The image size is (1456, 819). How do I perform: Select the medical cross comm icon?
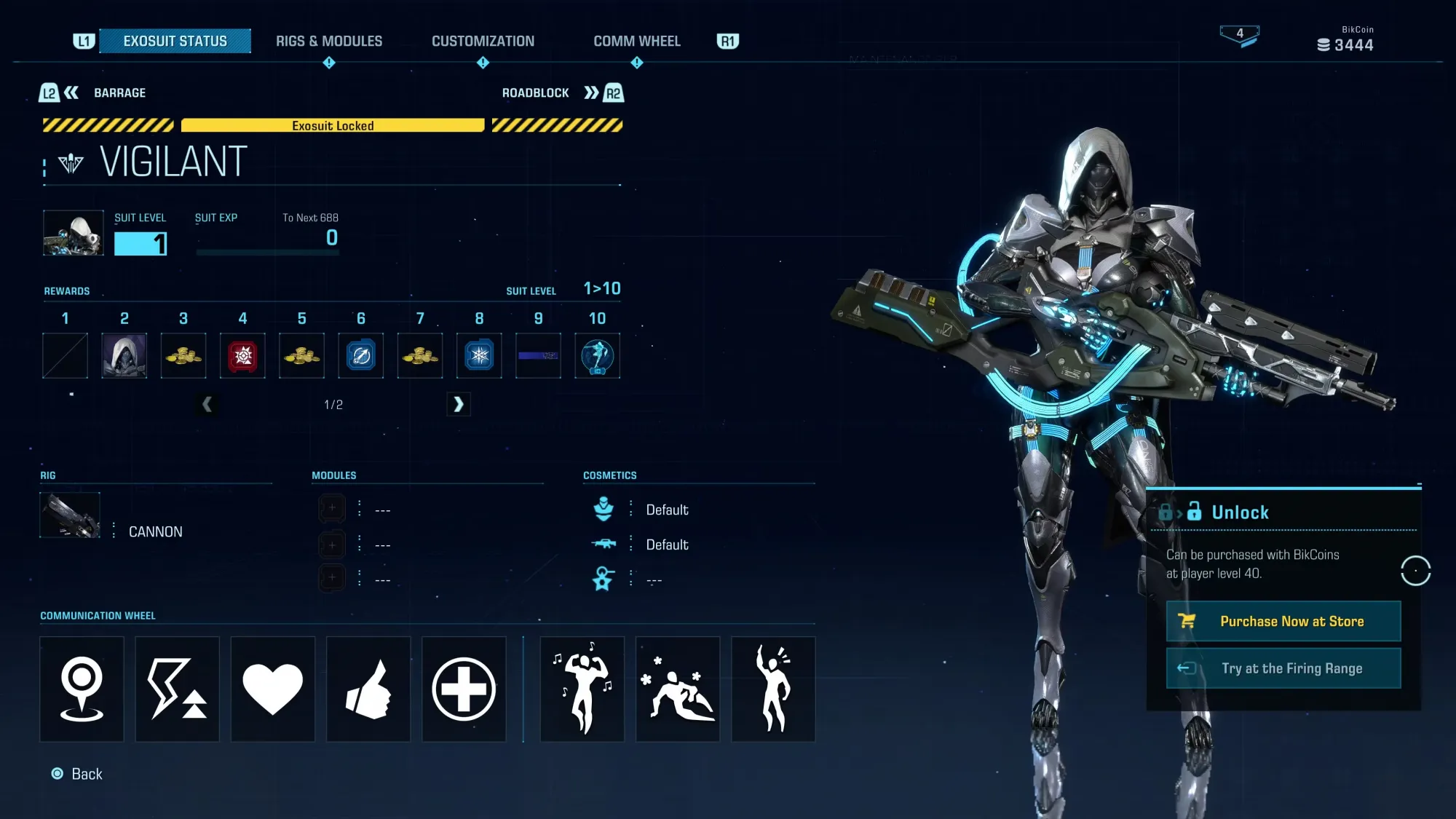(x=464, y=689)
